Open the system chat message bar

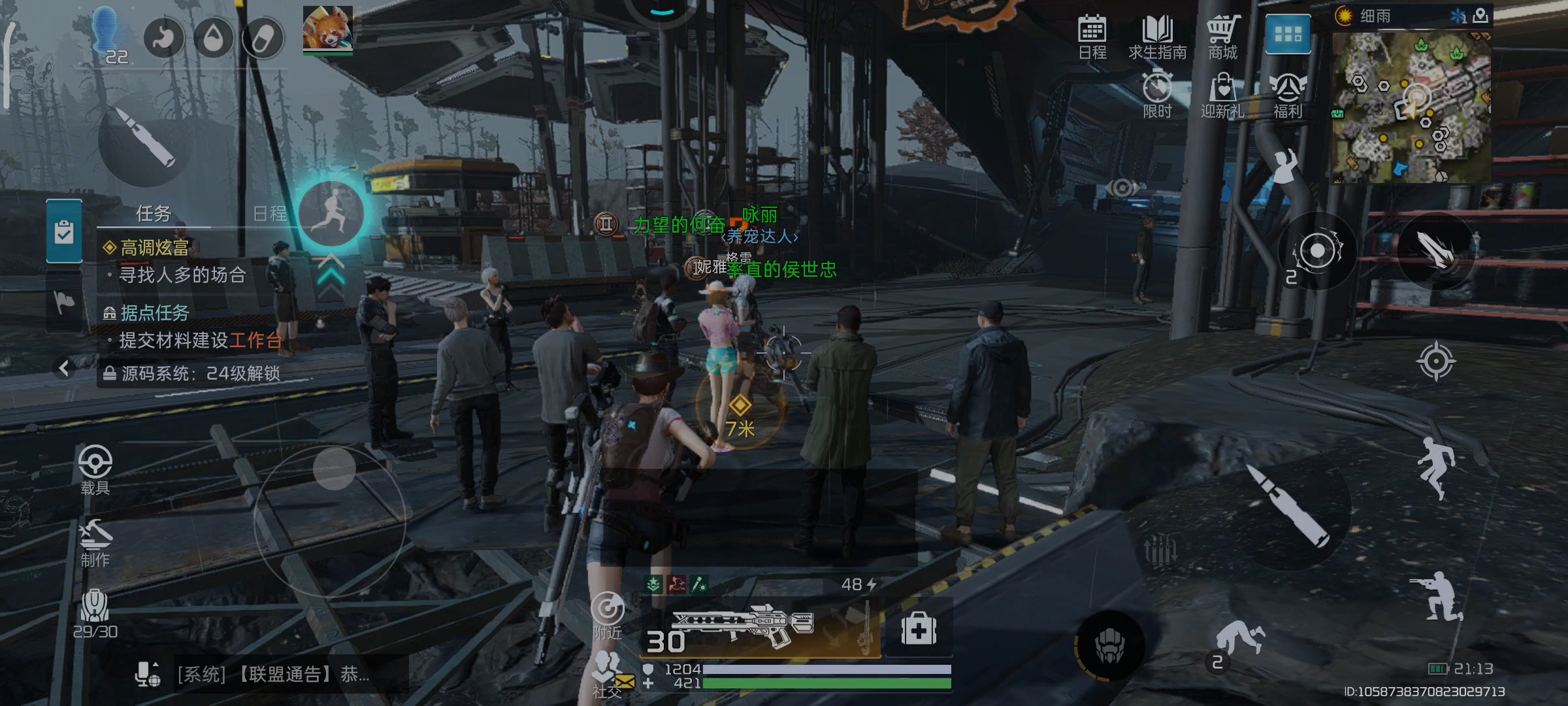click(x=274, y=675)
